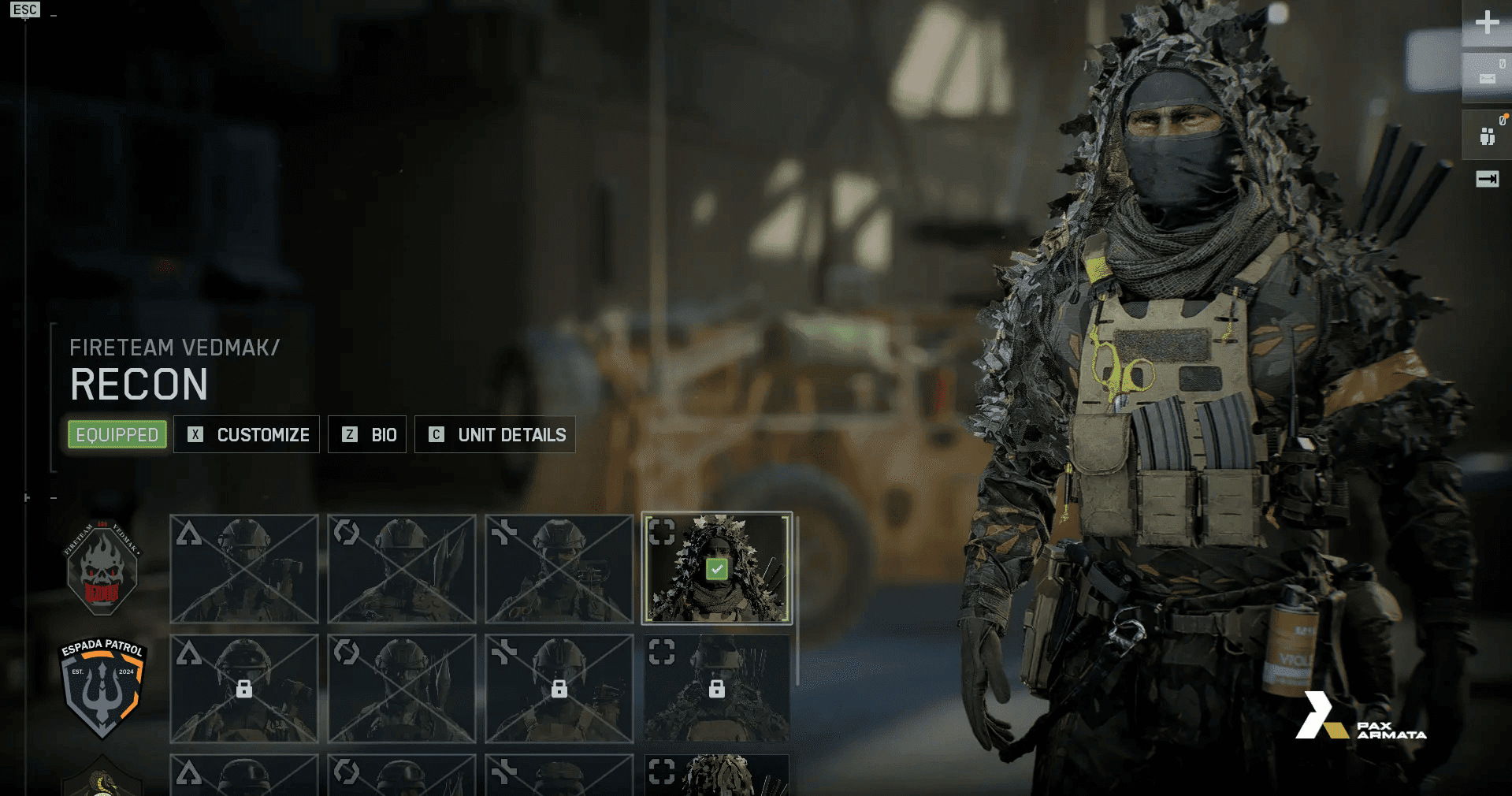The image size is (1512, 796).
Task: Click the green EQUIPPED status indicator
Action: pyautogui.click(x=116, y=434)
